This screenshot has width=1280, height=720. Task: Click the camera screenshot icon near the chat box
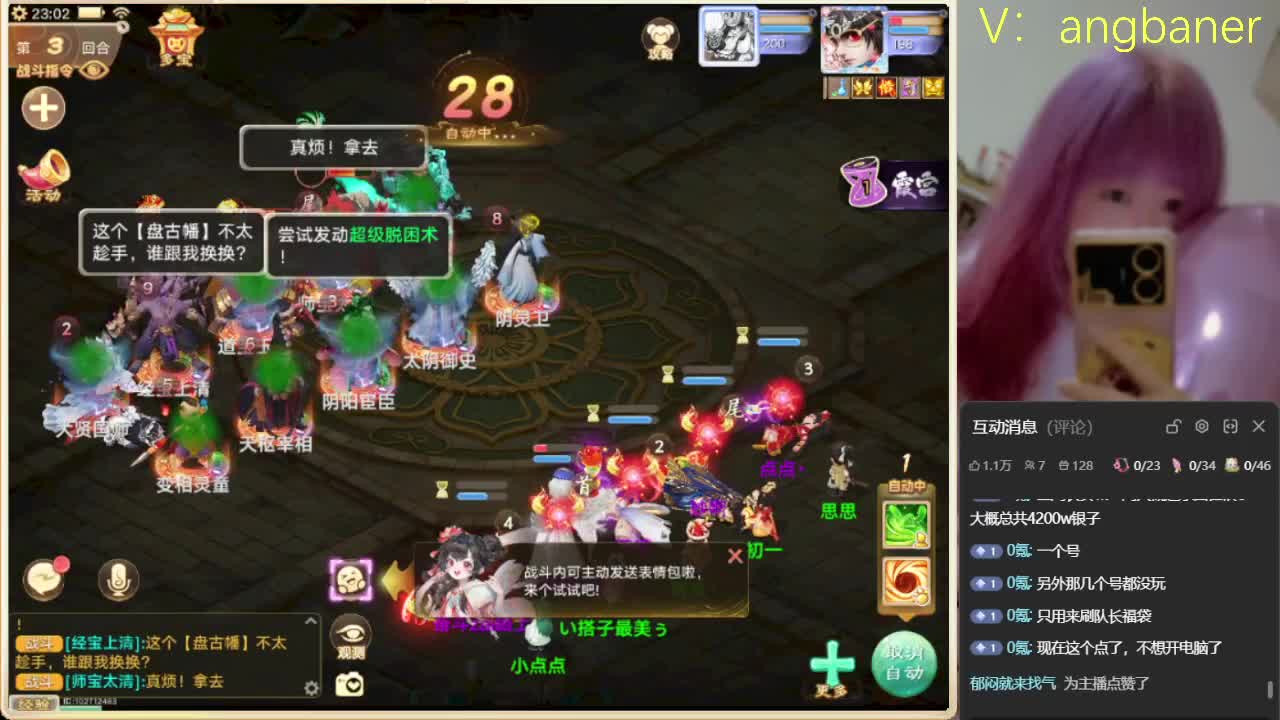[350, 683]
